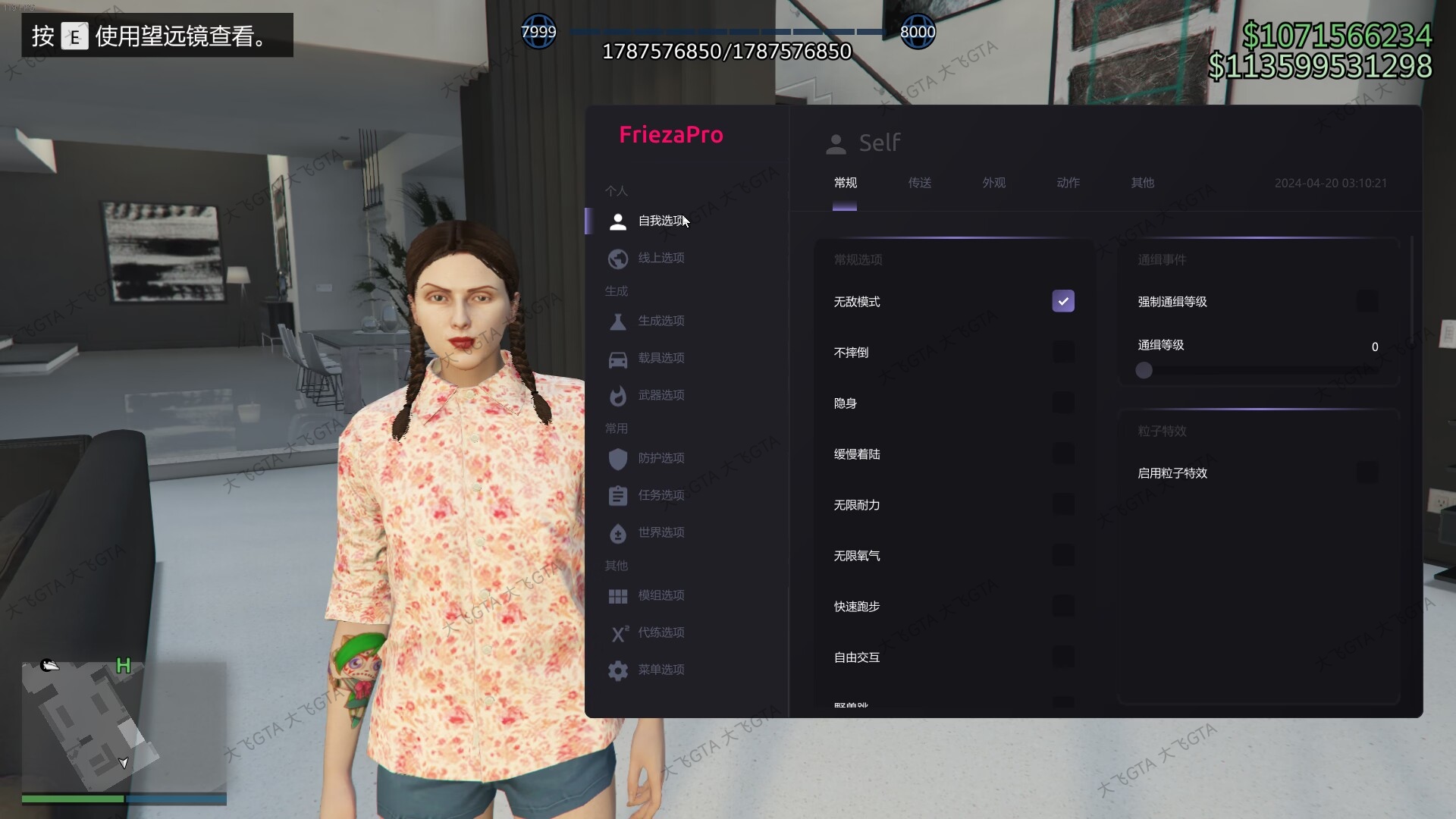The height and width of the screenshot is (819, 1456).
Task: Open the 线上选项 online options menu
Action: tap(661, 259)
